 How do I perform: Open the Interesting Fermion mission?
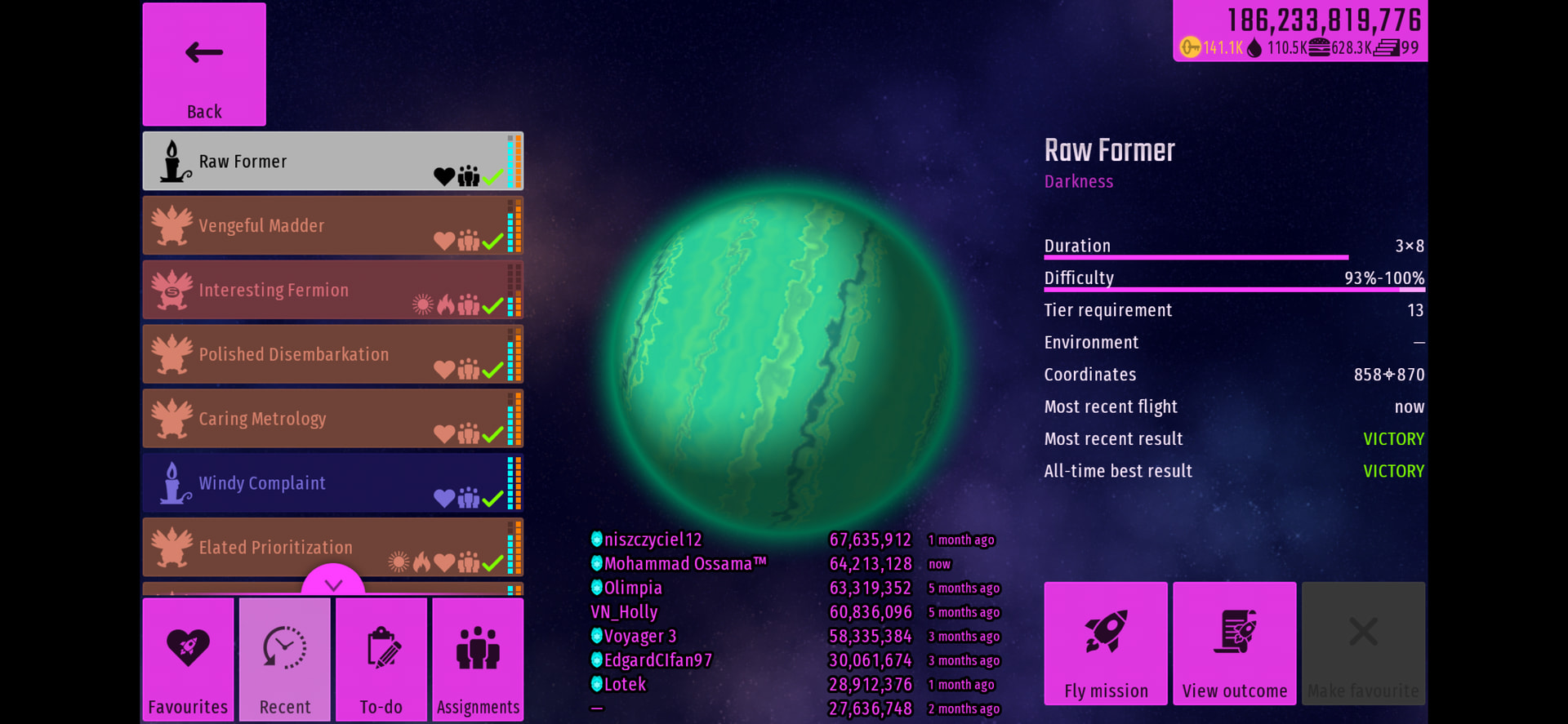coord(332,290)
